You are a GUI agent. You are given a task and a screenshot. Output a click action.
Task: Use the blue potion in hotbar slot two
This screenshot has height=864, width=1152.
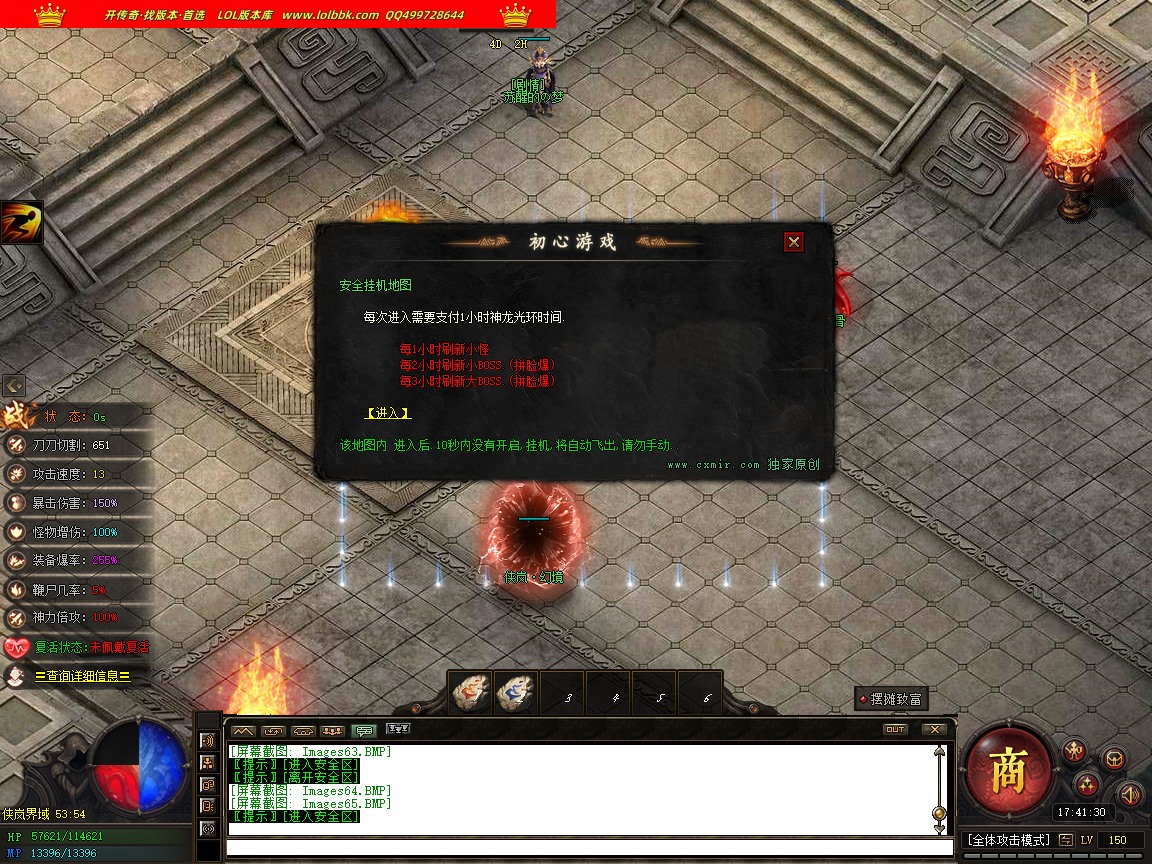(x=517, y=693)
